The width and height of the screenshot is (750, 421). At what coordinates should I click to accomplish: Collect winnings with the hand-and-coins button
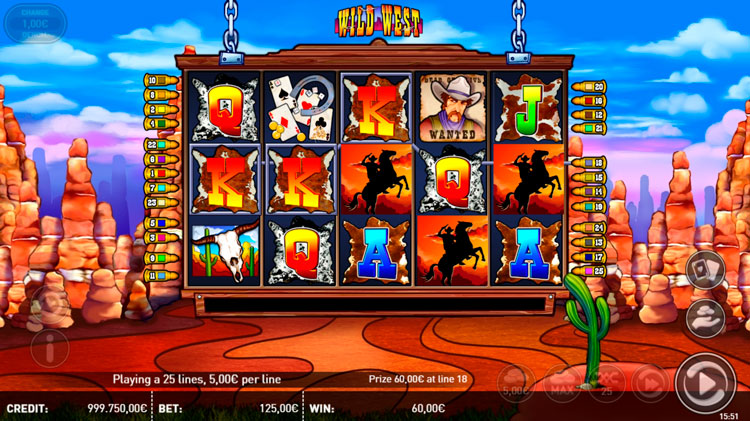click(x=706, y=317)
